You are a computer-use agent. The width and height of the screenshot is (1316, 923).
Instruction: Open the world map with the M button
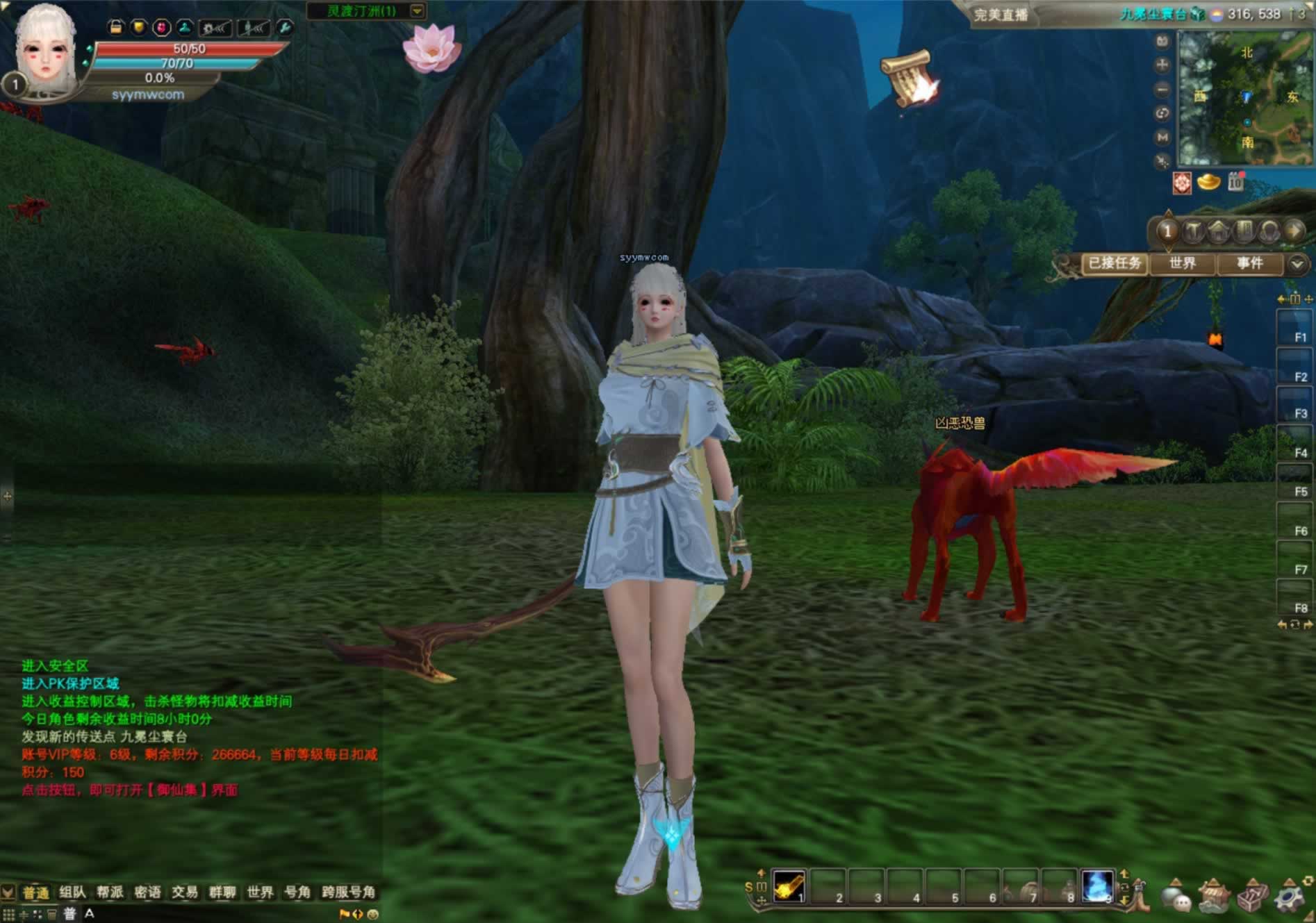1162,138
